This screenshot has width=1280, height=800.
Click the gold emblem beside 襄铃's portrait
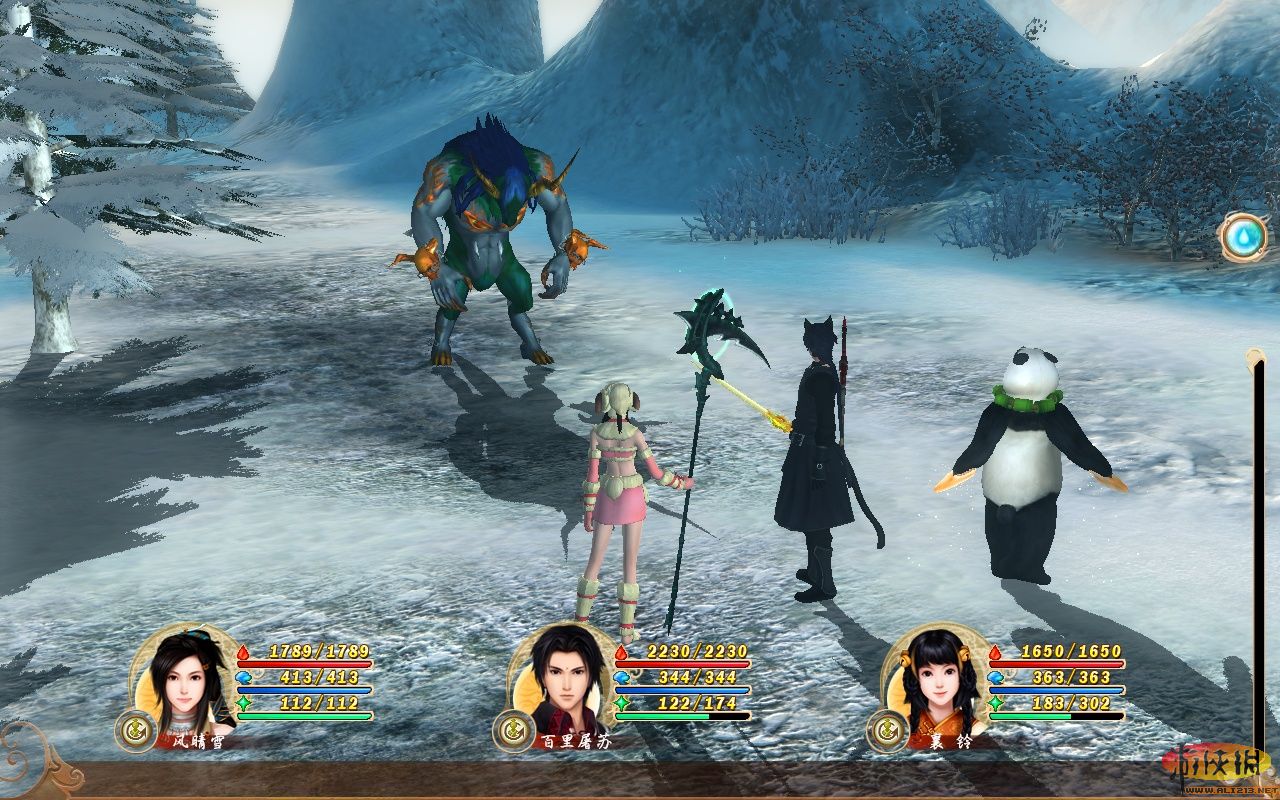tap(884, 730)
